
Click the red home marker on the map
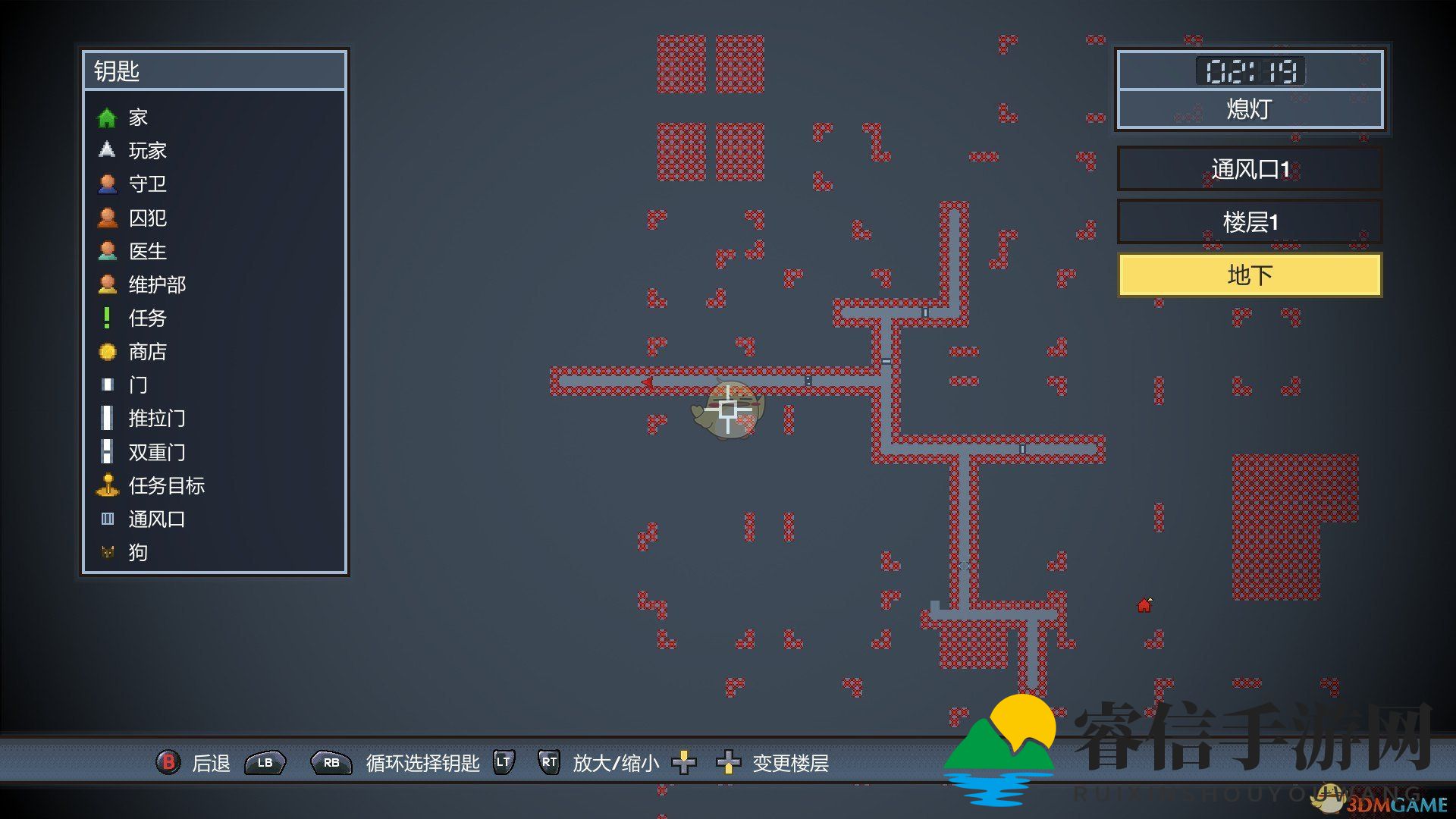click(1144, 605)
